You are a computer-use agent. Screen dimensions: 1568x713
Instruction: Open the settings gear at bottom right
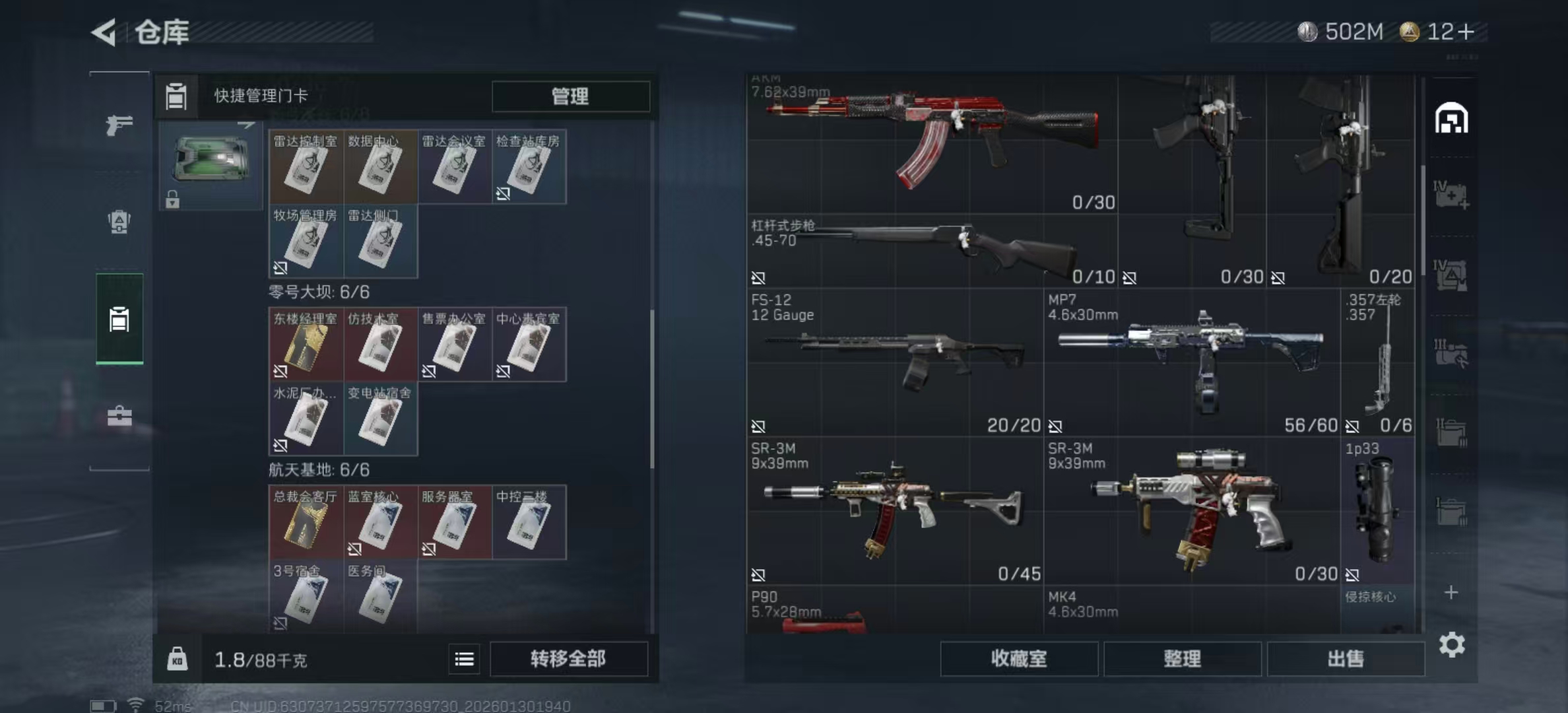1451,645
